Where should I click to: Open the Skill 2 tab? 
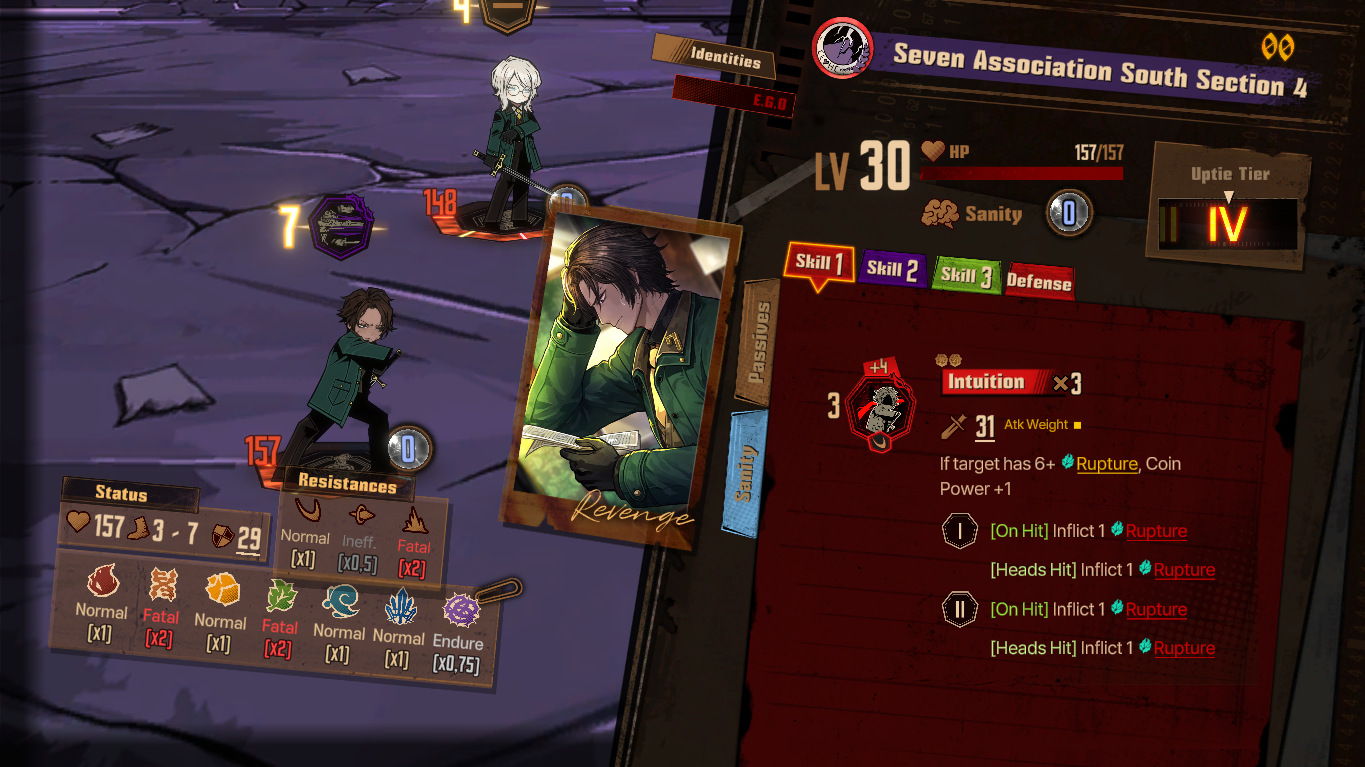(891, 268)
